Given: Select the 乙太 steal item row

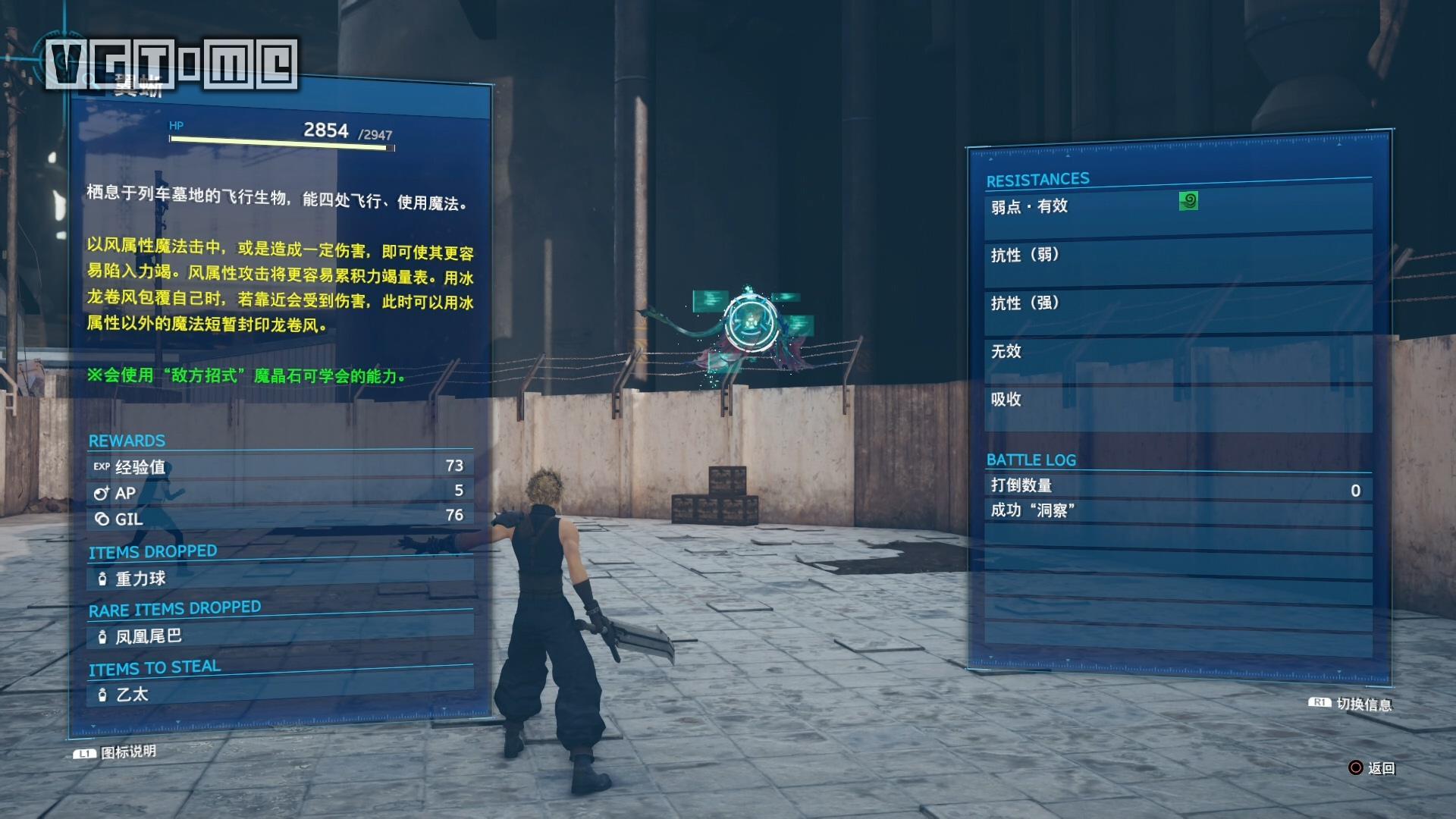Looking at the screenshot, I should pyautogui.click(x=281, y=694).
